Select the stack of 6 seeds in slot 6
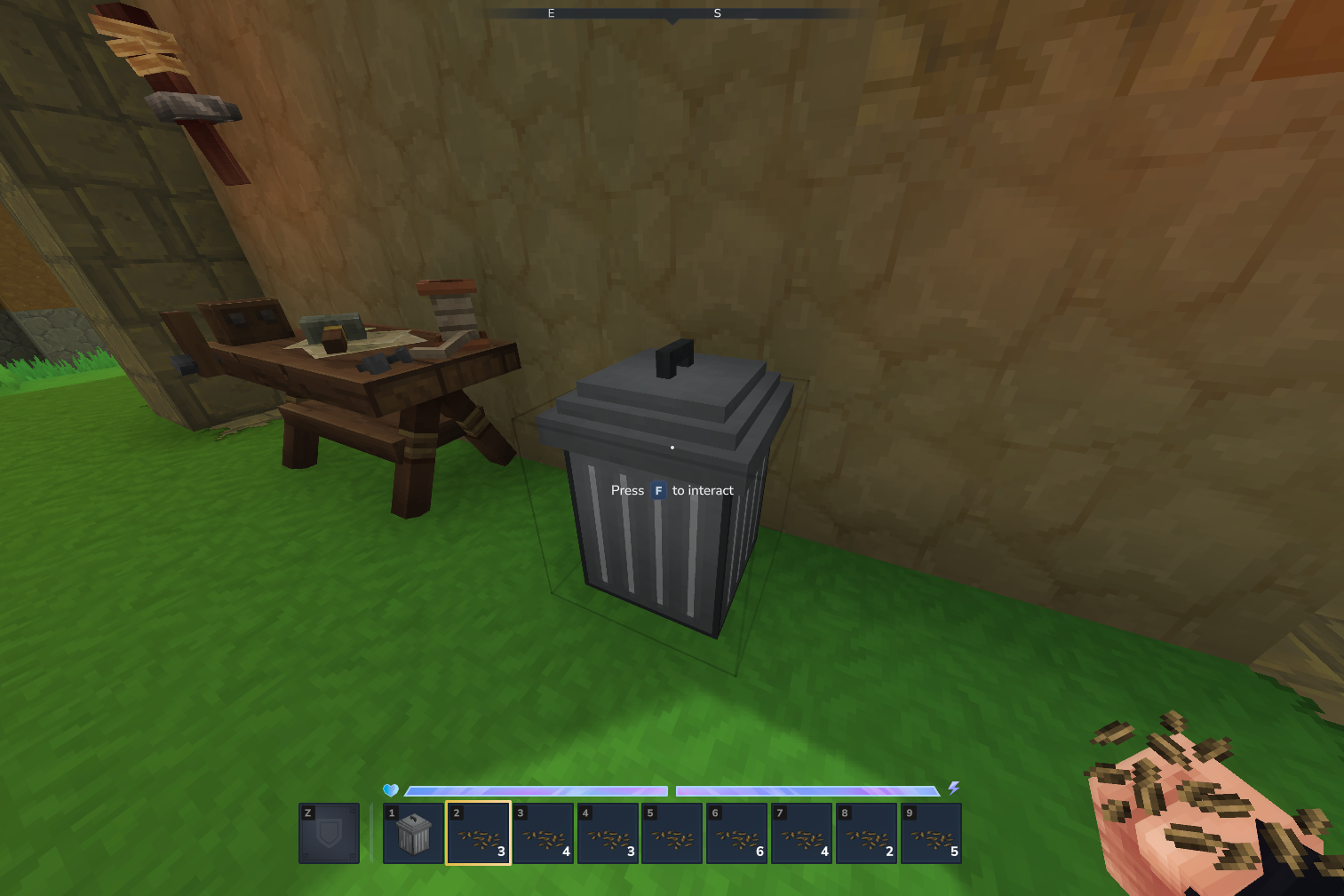 coord(737,833)
